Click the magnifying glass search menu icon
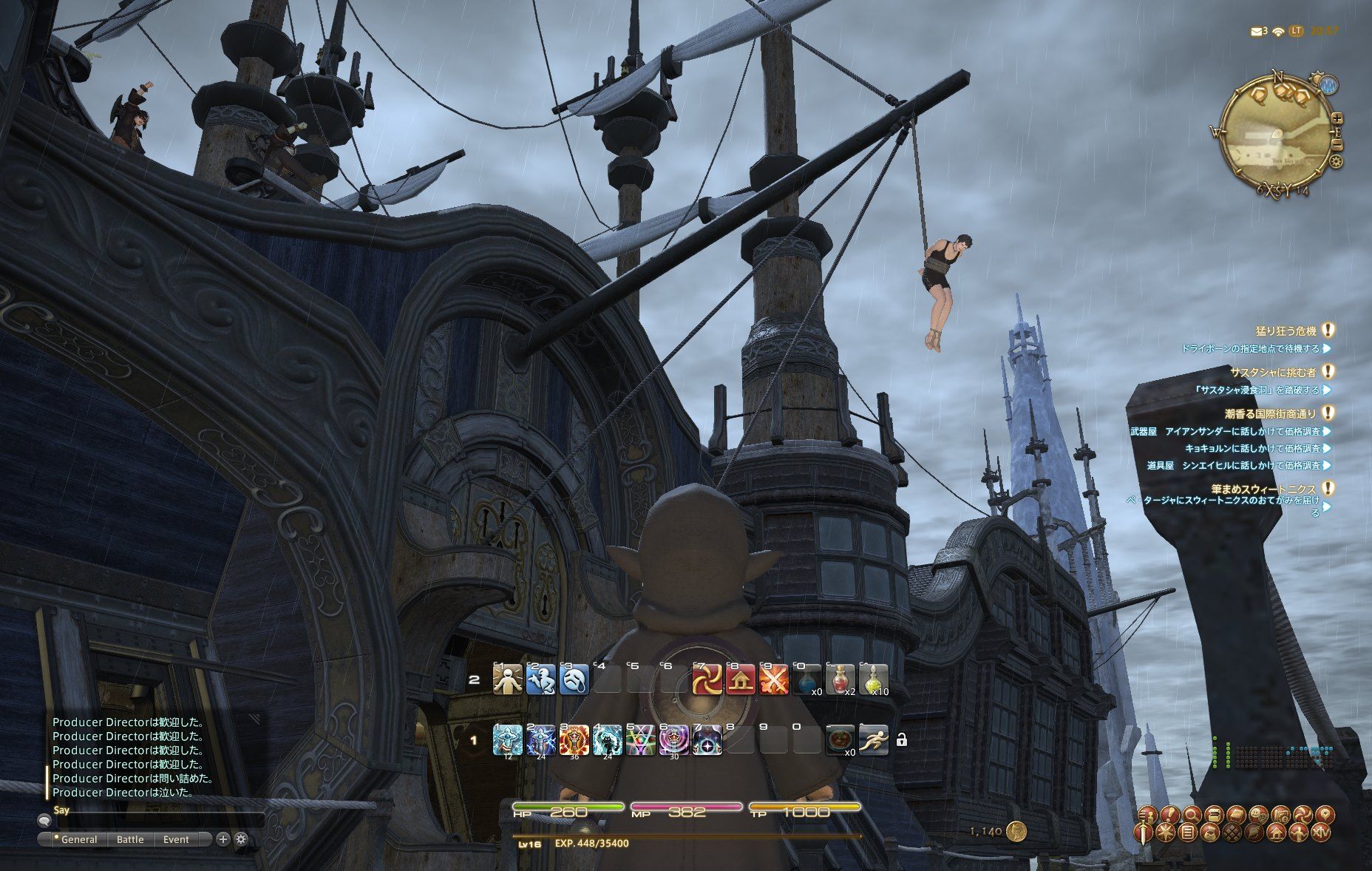This screenshot has width=1372, height=871. [1192, 815]
